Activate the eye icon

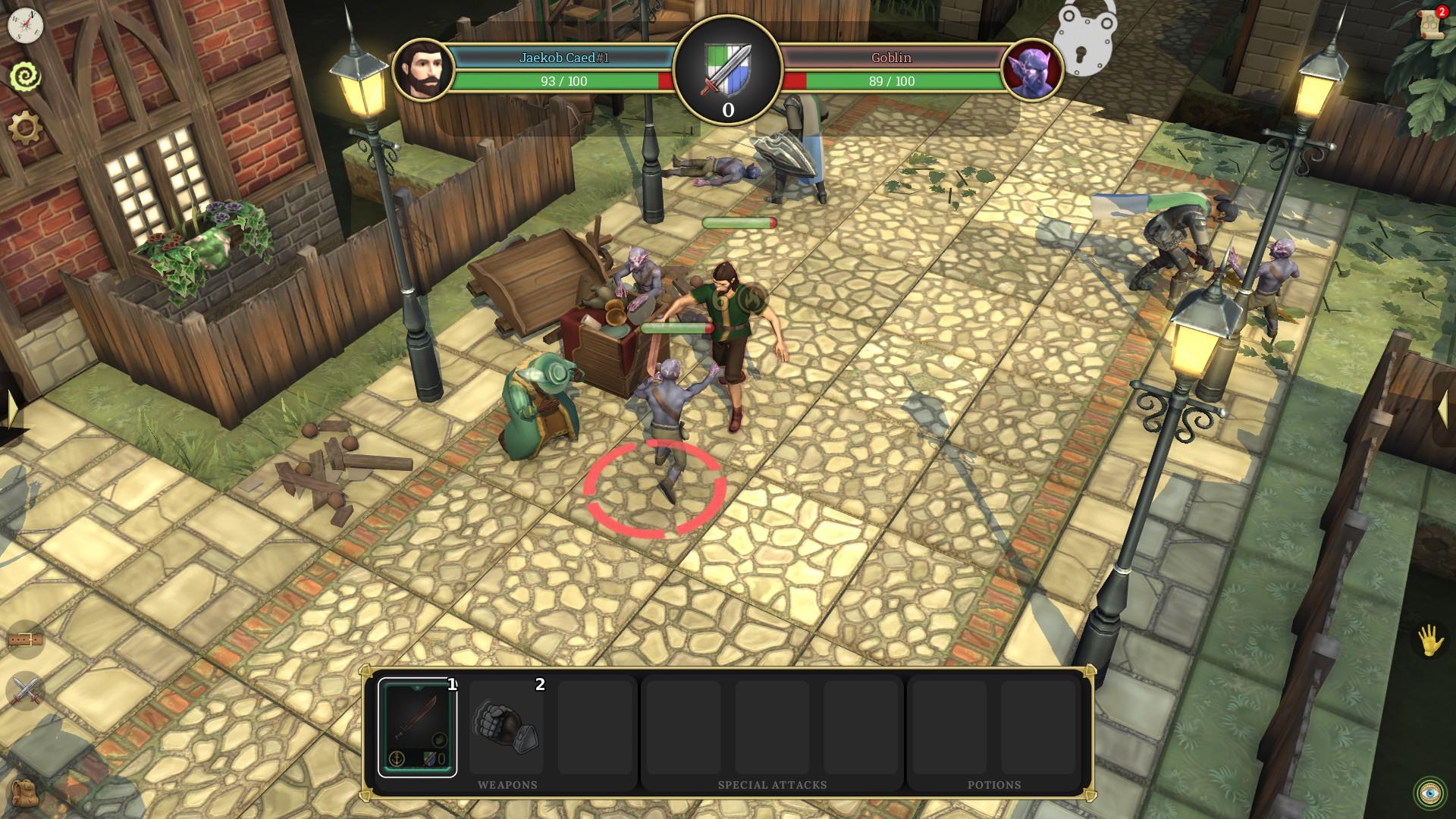click(1430, 792)
